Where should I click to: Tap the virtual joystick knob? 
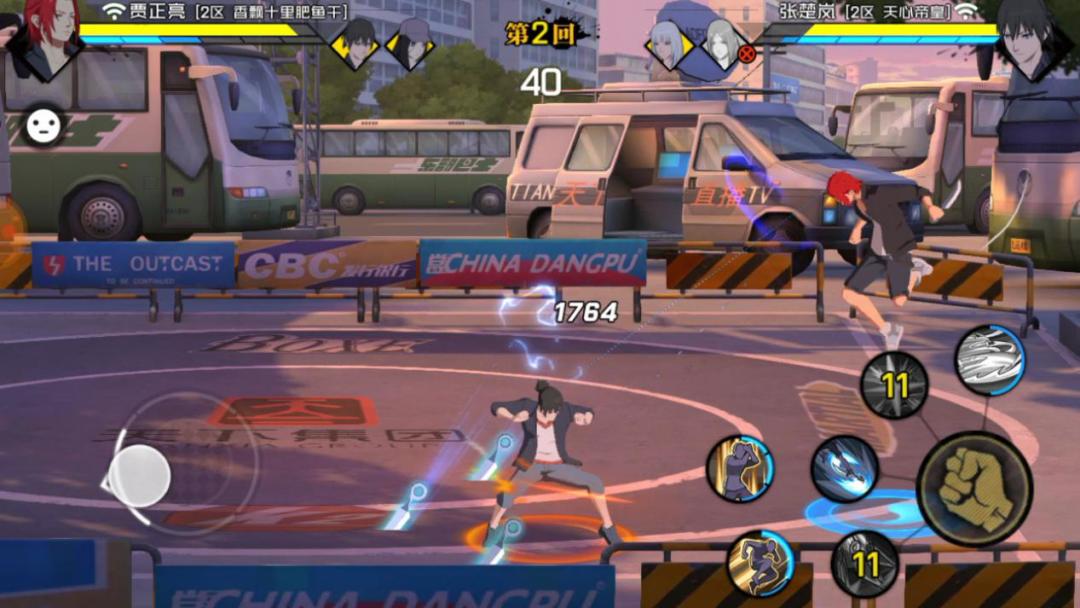pyautogui.click(x=139, y=475)
